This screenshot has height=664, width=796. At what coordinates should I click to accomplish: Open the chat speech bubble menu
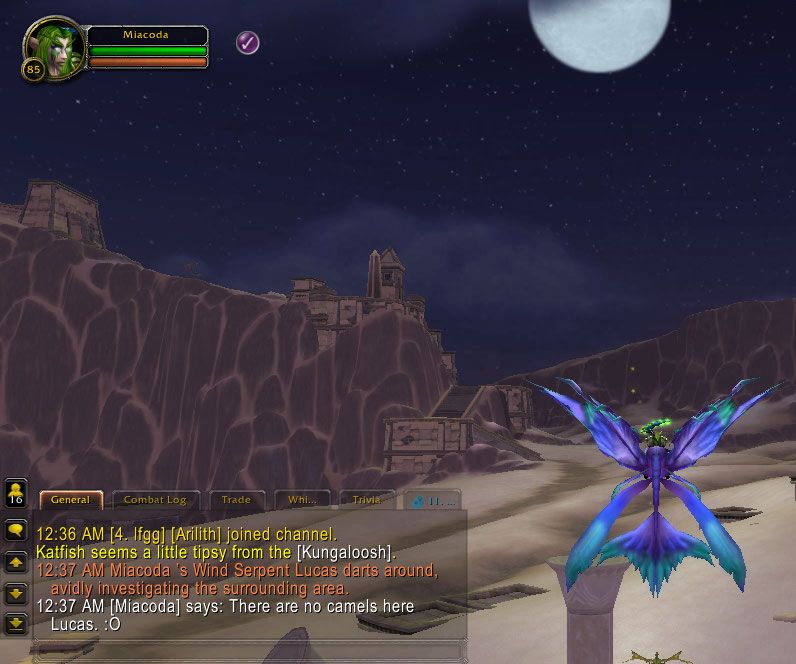[16, 531]
